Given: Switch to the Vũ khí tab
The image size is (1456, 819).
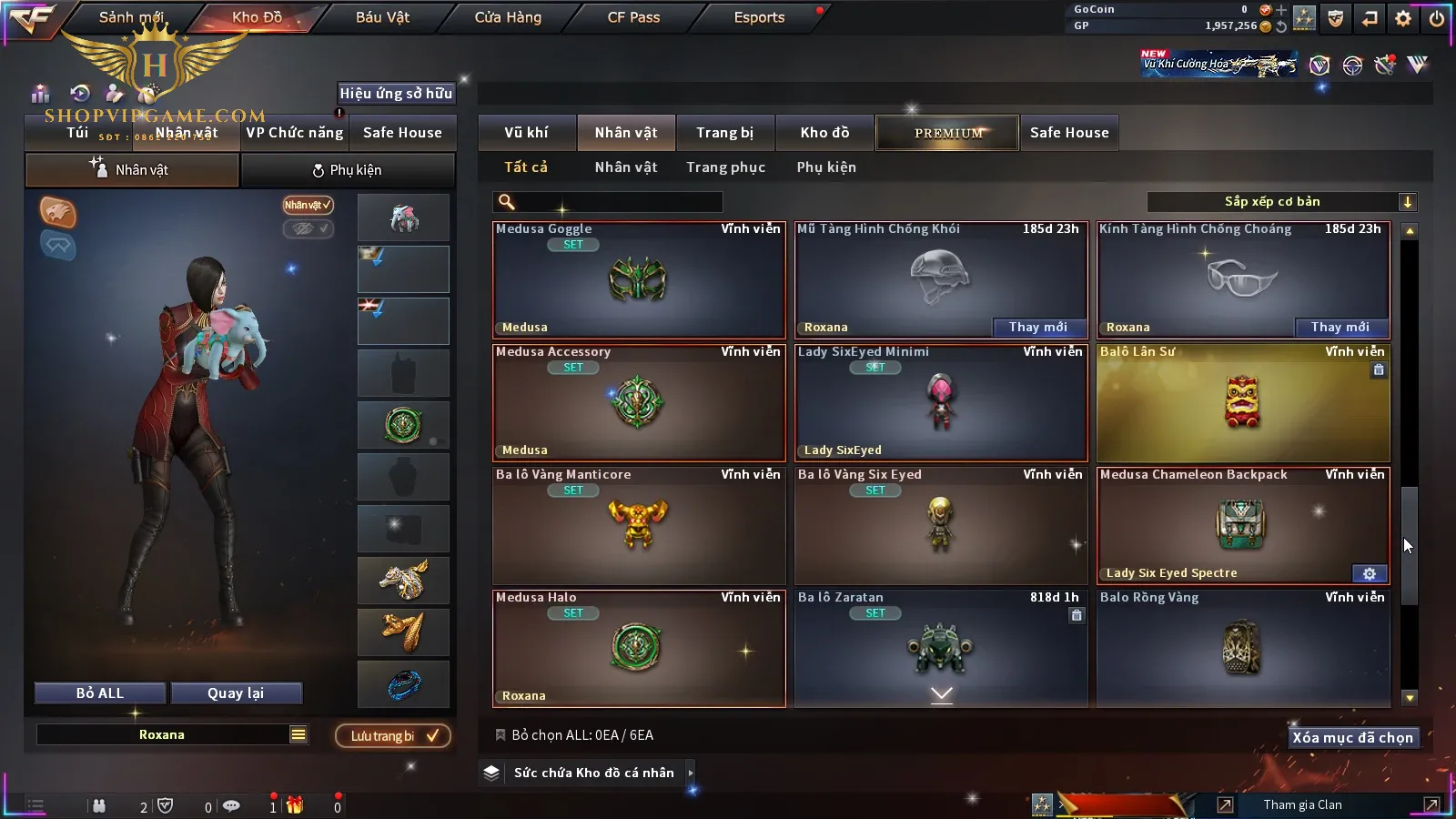Looking at the screenshot, I should point(526,133).
